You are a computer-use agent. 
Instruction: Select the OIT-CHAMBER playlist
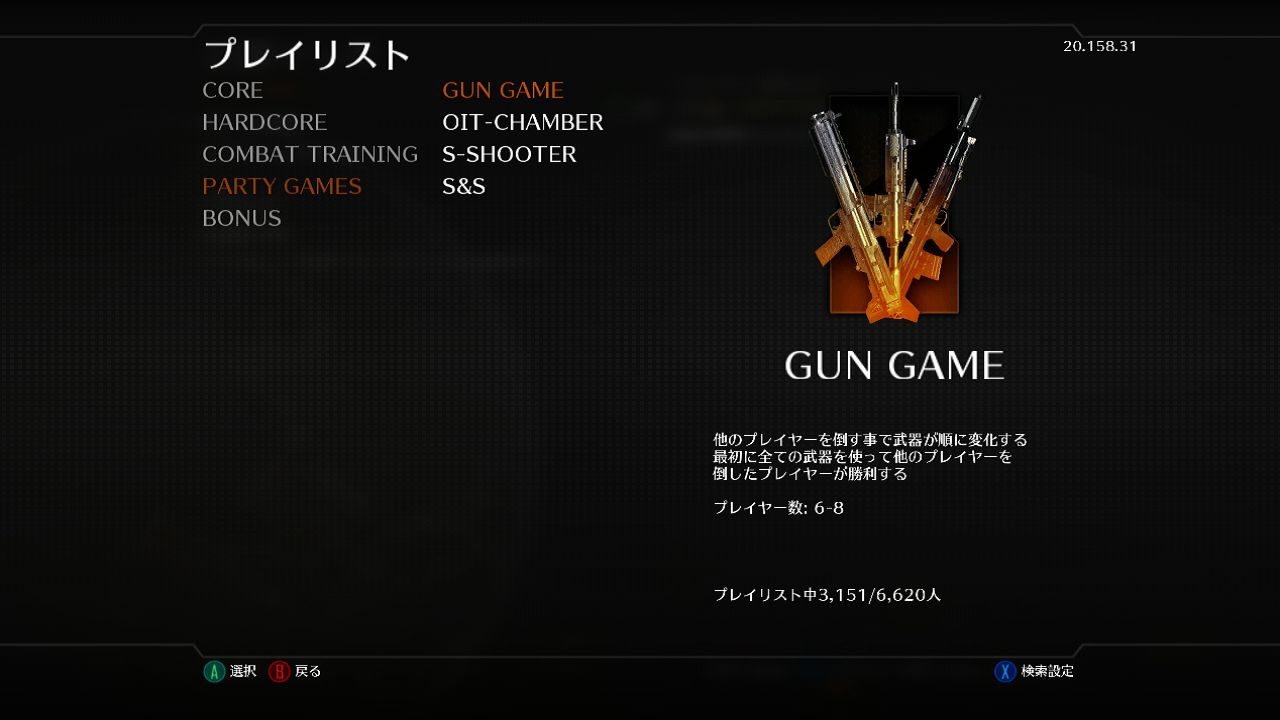pyautogui.click(x=524, y=122)
